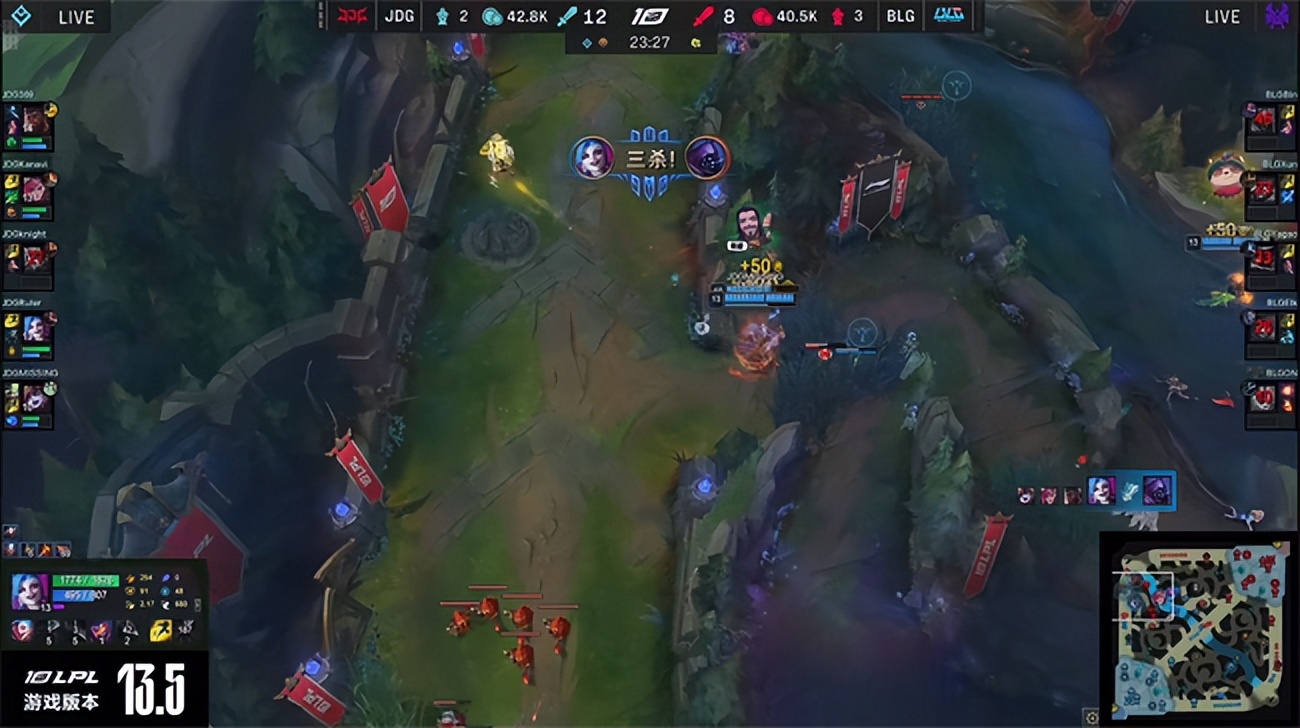Click the JDG team logo icon
The image size is (1300, 728).
coord(355,16)
